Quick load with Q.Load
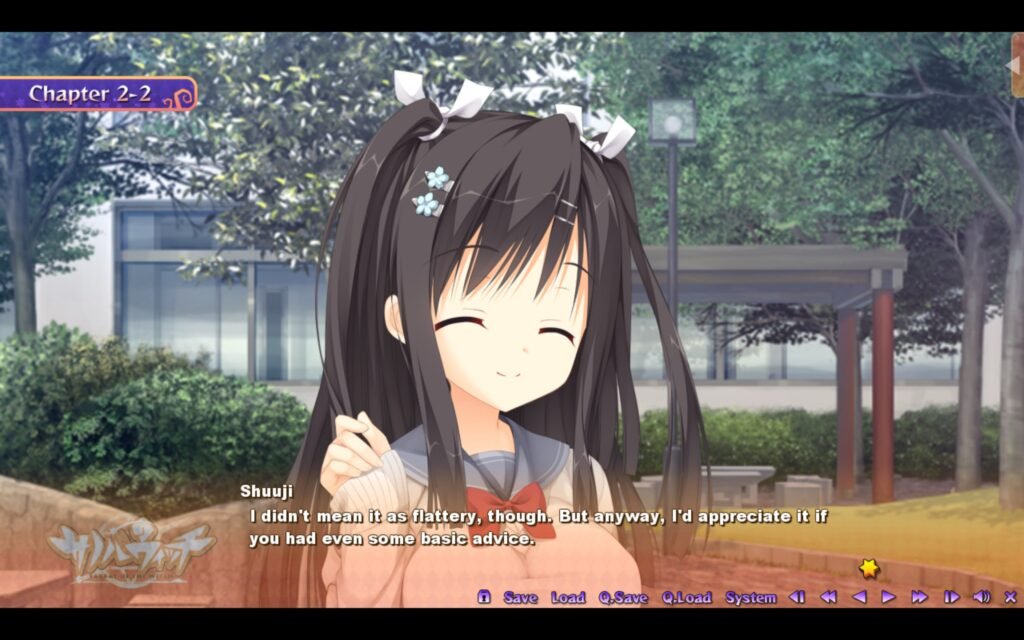Screen dimensions: 1024x640 tap(686, 597)
